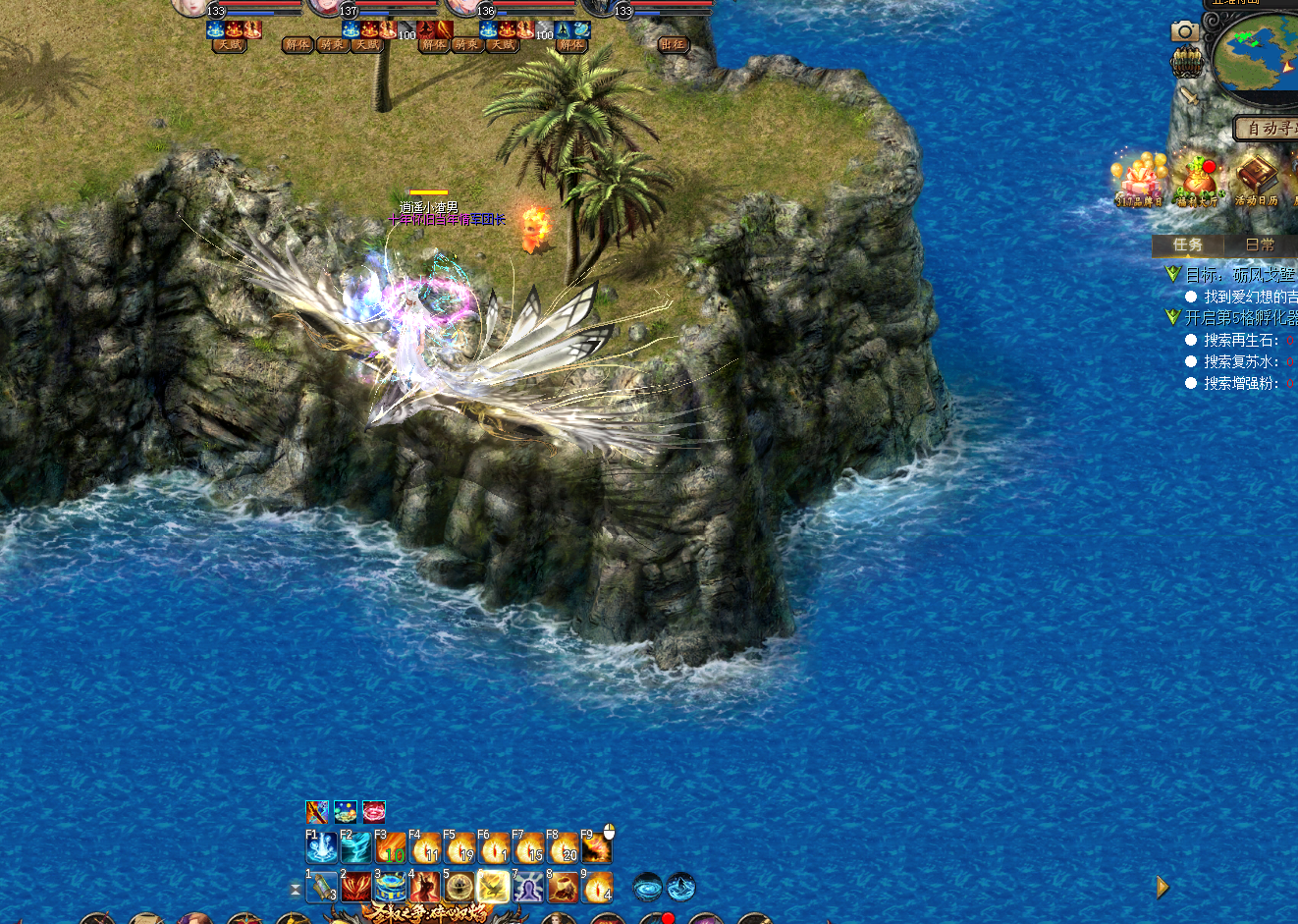Viewport: 1298px width, 924px height.
Task: Open the 活动日历 activity calendar book
Action: 1256,181
